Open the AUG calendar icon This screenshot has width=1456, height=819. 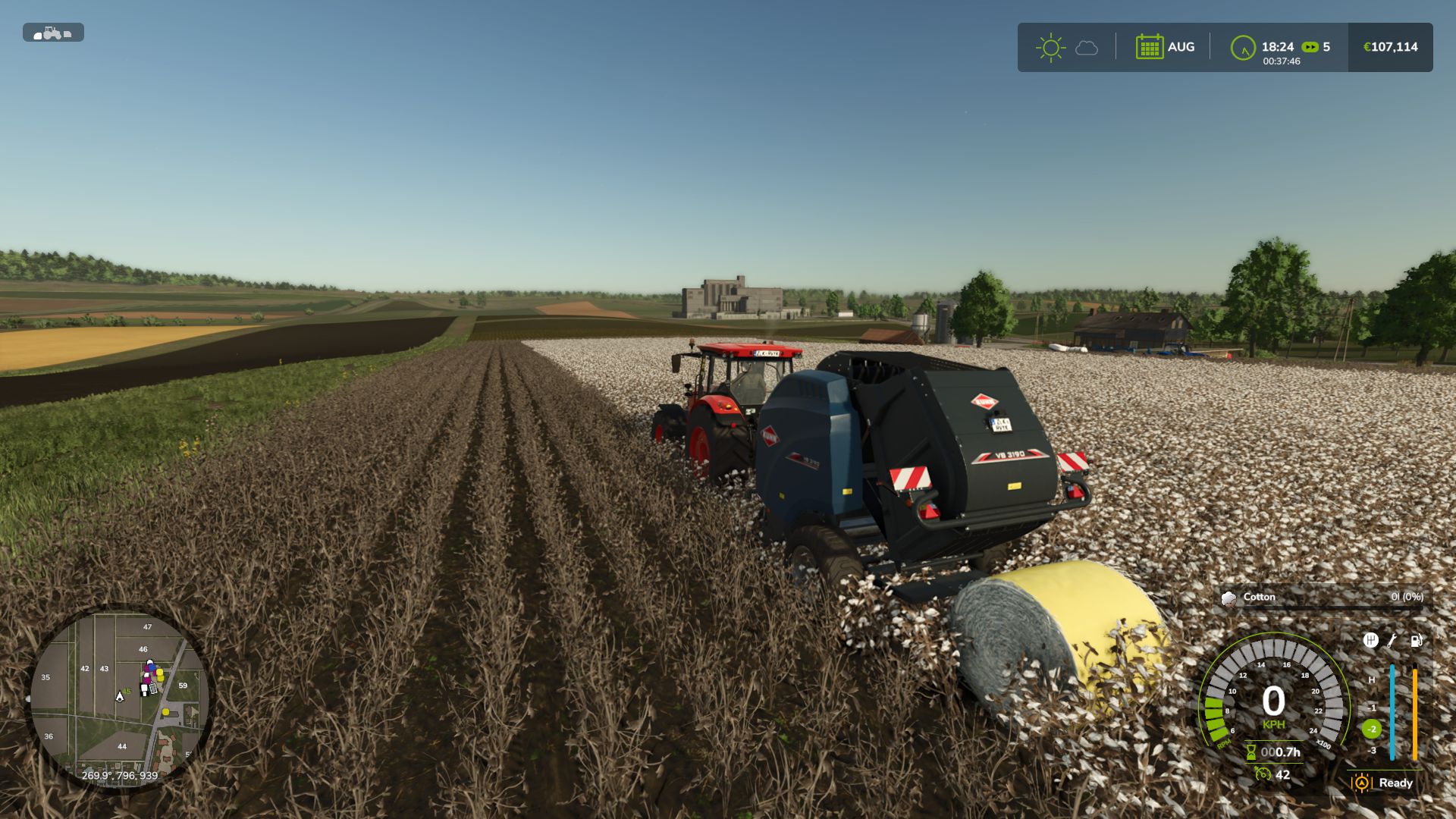tap(1150, 47)
